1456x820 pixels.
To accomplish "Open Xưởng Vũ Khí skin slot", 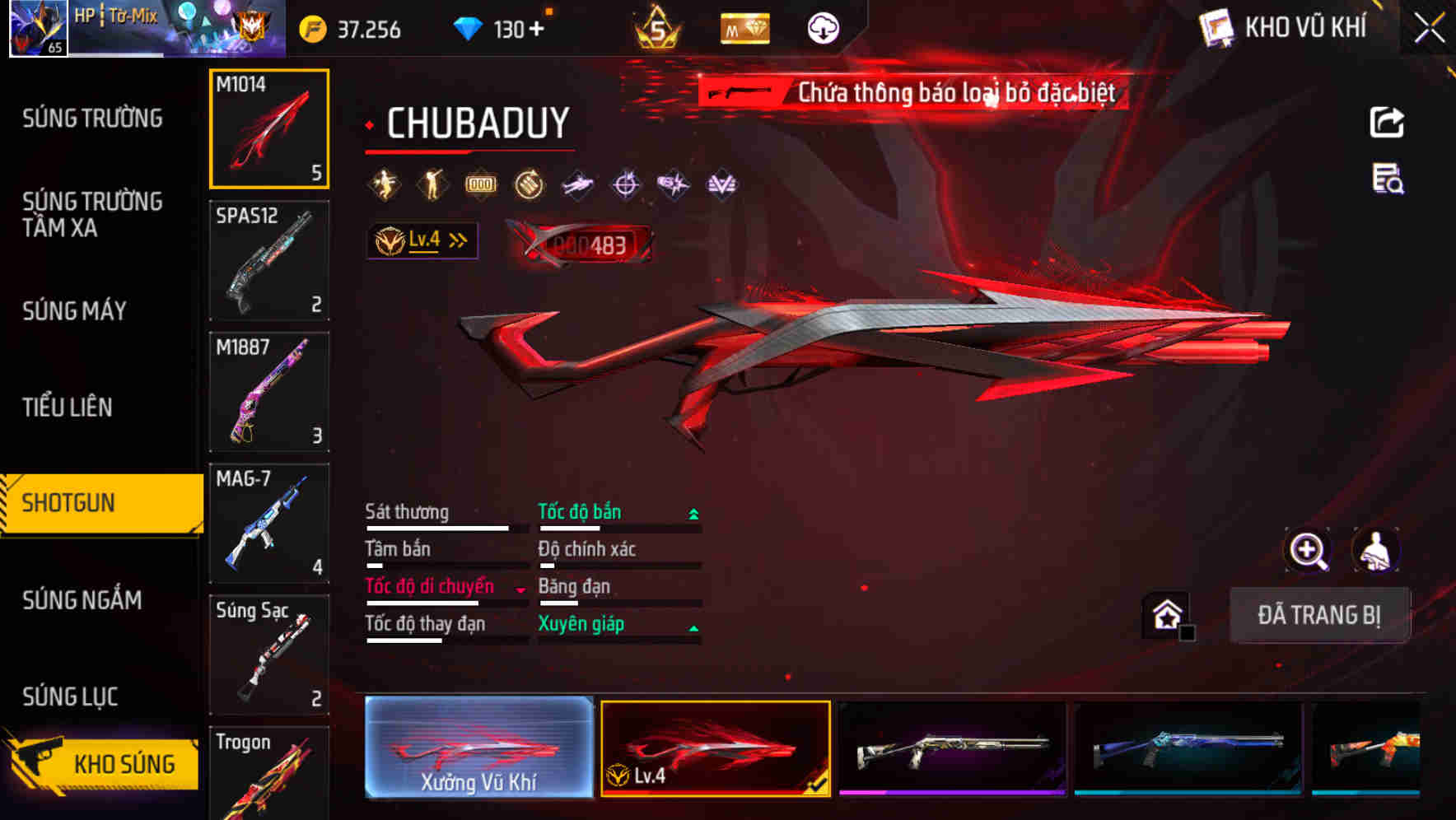I will coord(478,748).
